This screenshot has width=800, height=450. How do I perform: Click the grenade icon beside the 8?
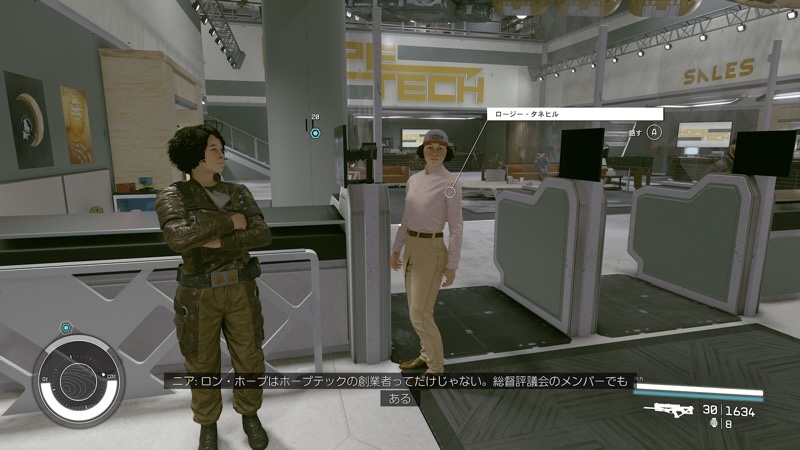click(x=713, y=423)
